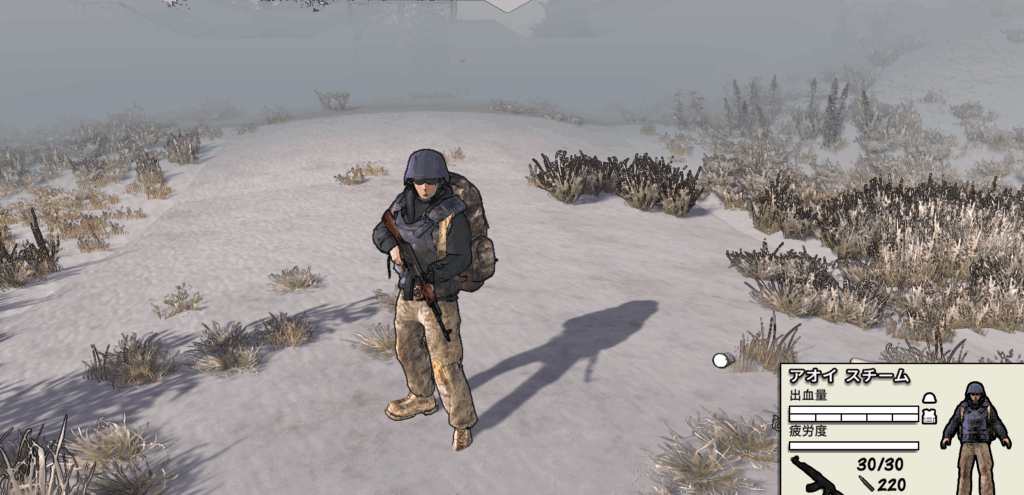Select the body armor vest icon
This screenshot has width=1024, height=495.
click(929, 416)
